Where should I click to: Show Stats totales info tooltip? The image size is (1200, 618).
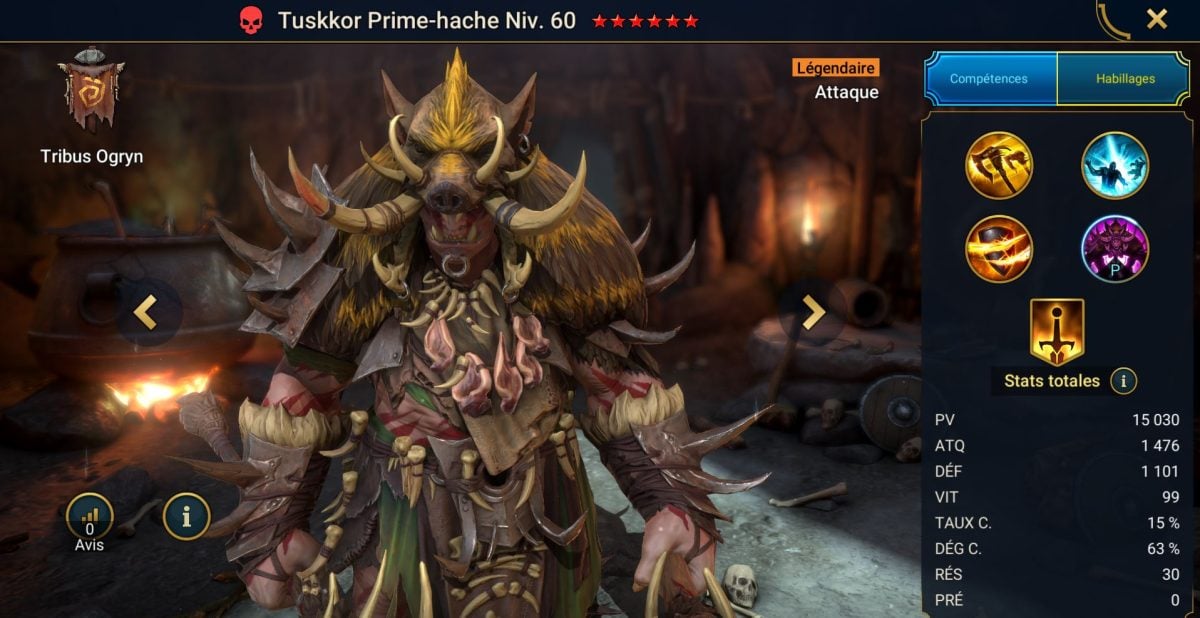[1123, 381]
